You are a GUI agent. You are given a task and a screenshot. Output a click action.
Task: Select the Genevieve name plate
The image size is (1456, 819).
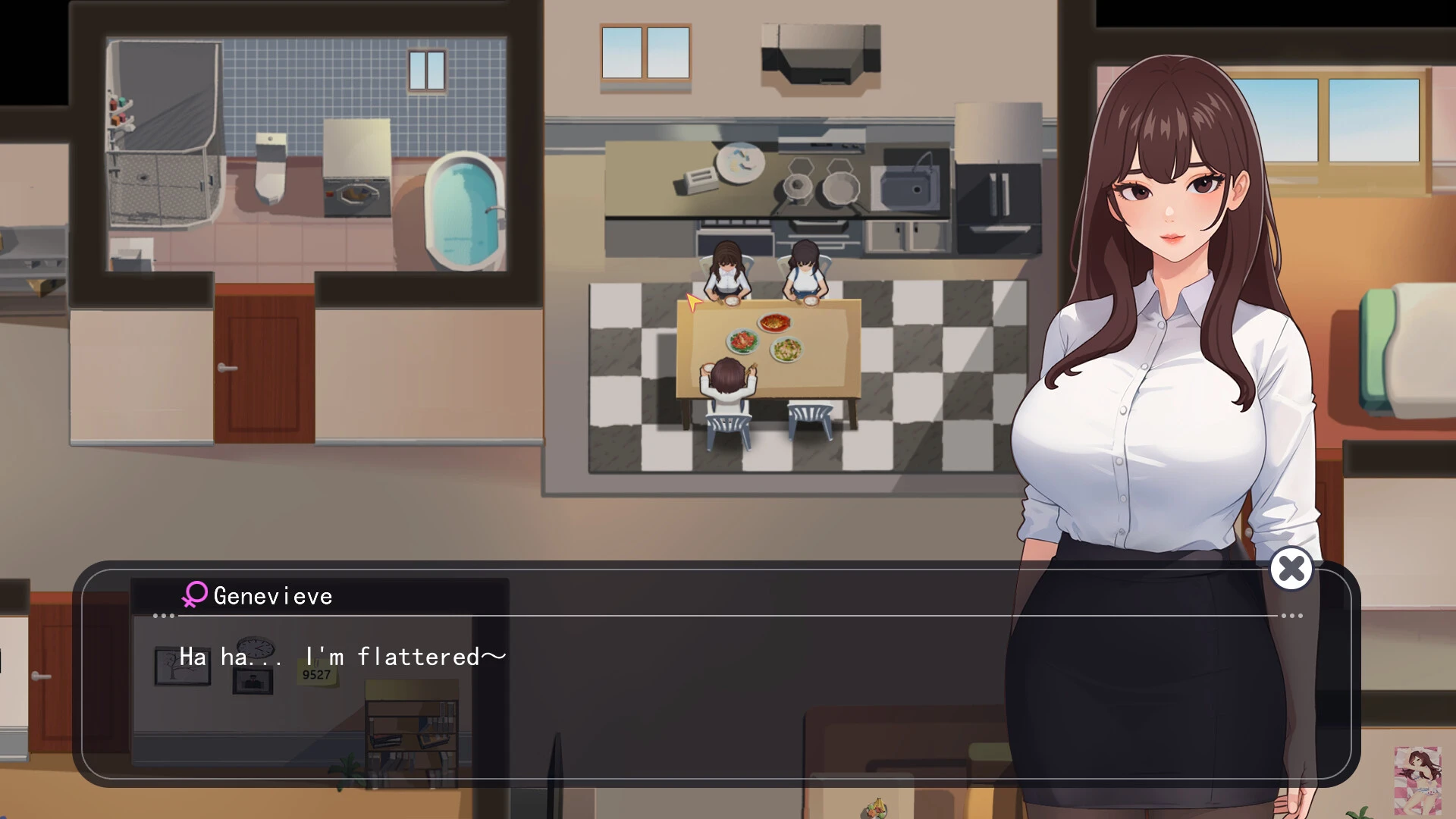pyautogui.click(x=271, y=596)
